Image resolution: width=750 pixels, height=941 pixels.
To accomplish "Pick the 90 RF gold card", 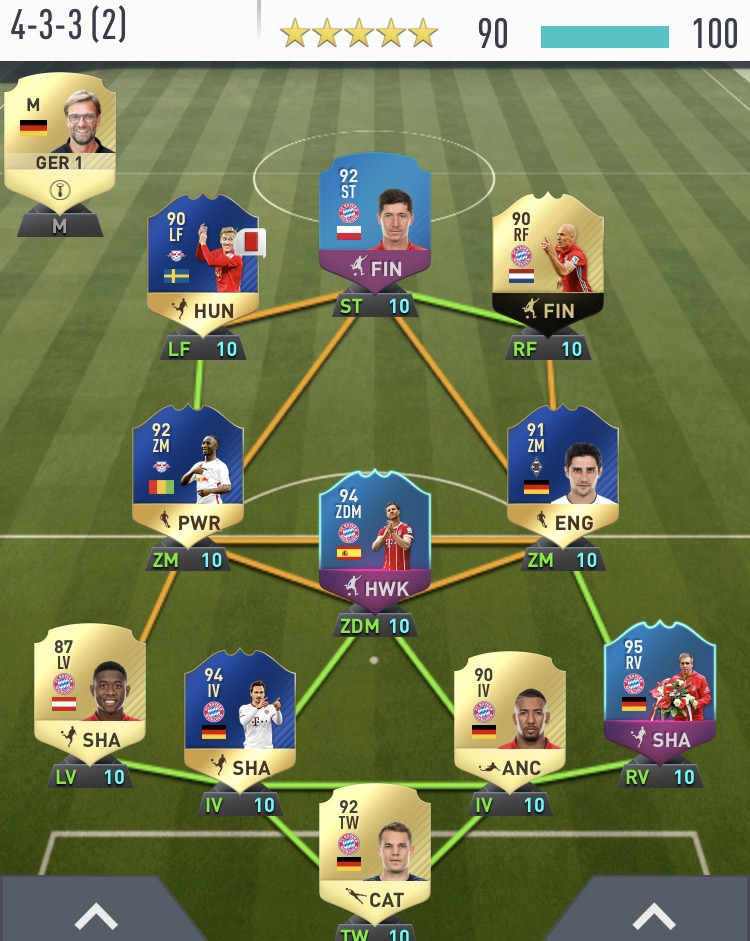I will tap(547, 262).
